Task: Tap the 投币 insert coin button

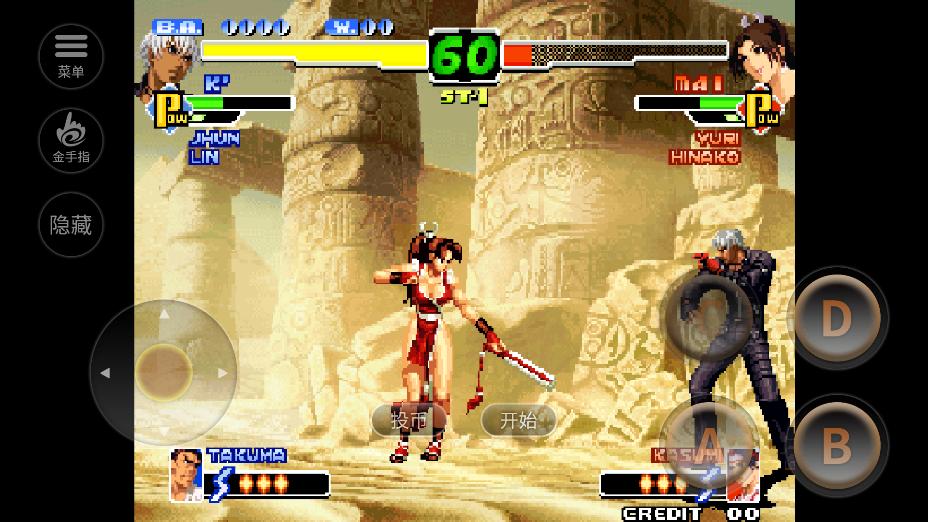Action: pyautogui.click(x=408, y=420)
